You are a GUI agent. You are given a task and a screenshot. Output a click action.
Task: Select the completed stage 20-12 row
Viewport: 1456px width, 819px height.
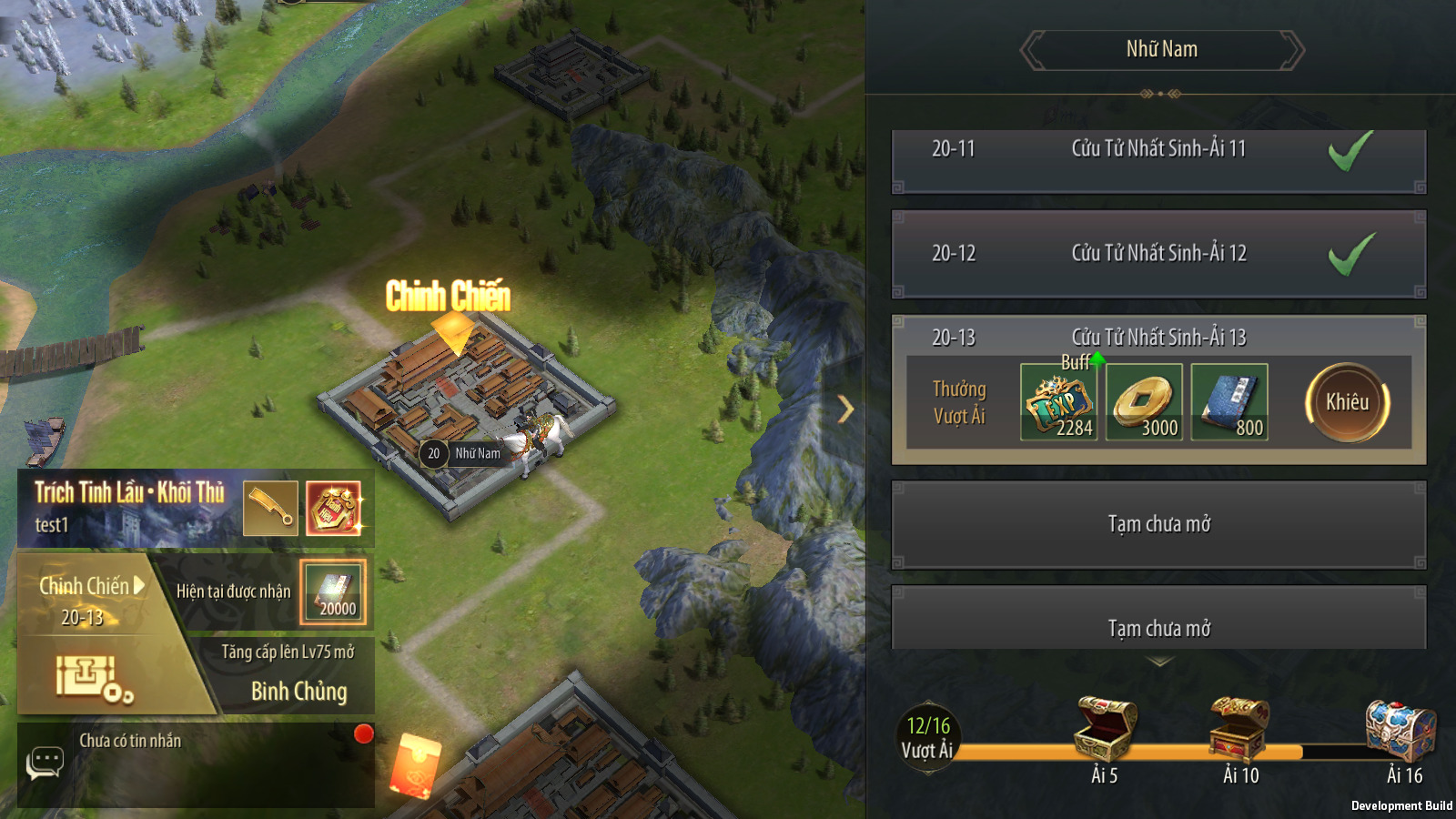pyautogui.click(x=1158, y=254)
